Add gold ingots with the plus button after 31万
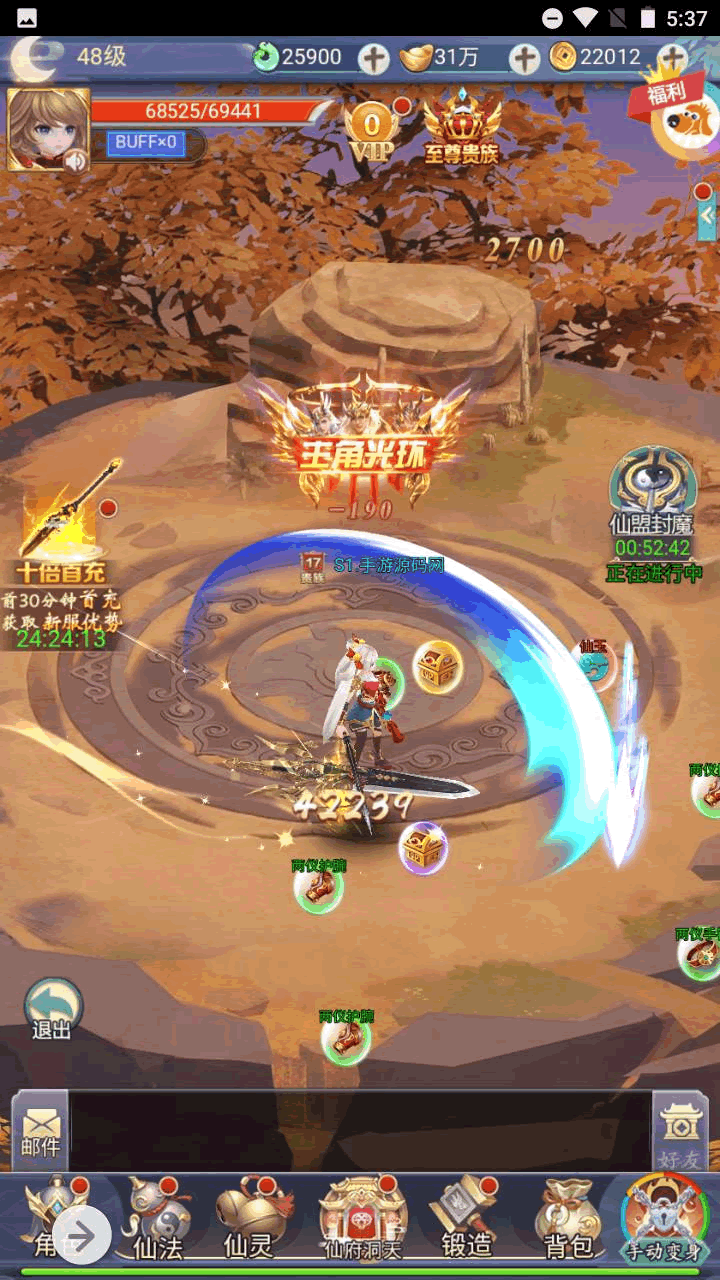The image size is (720, 1280). coord(524,59)
